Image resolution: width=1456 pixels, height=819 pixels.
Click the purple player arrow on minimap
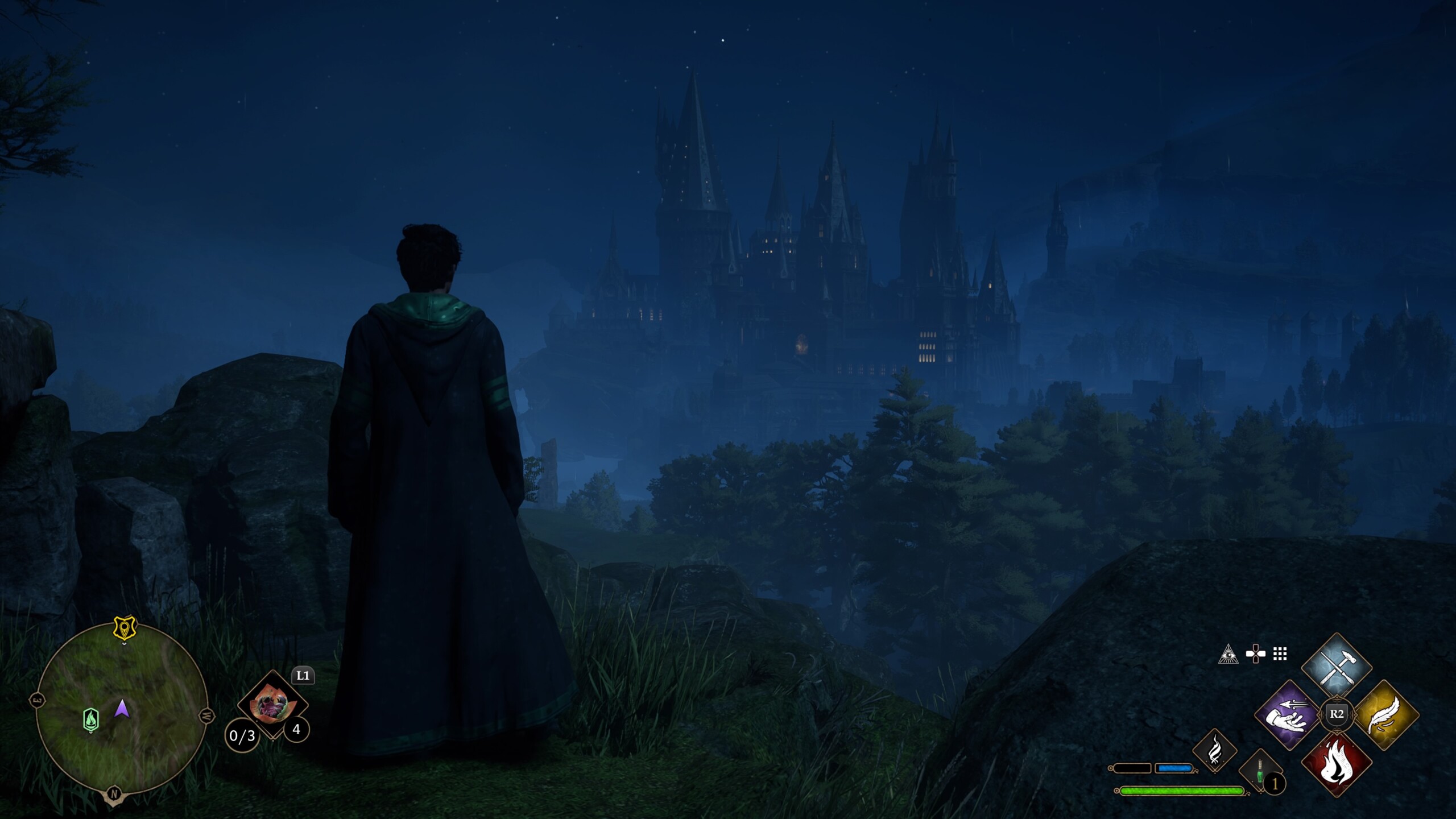[x=122, y=709]
